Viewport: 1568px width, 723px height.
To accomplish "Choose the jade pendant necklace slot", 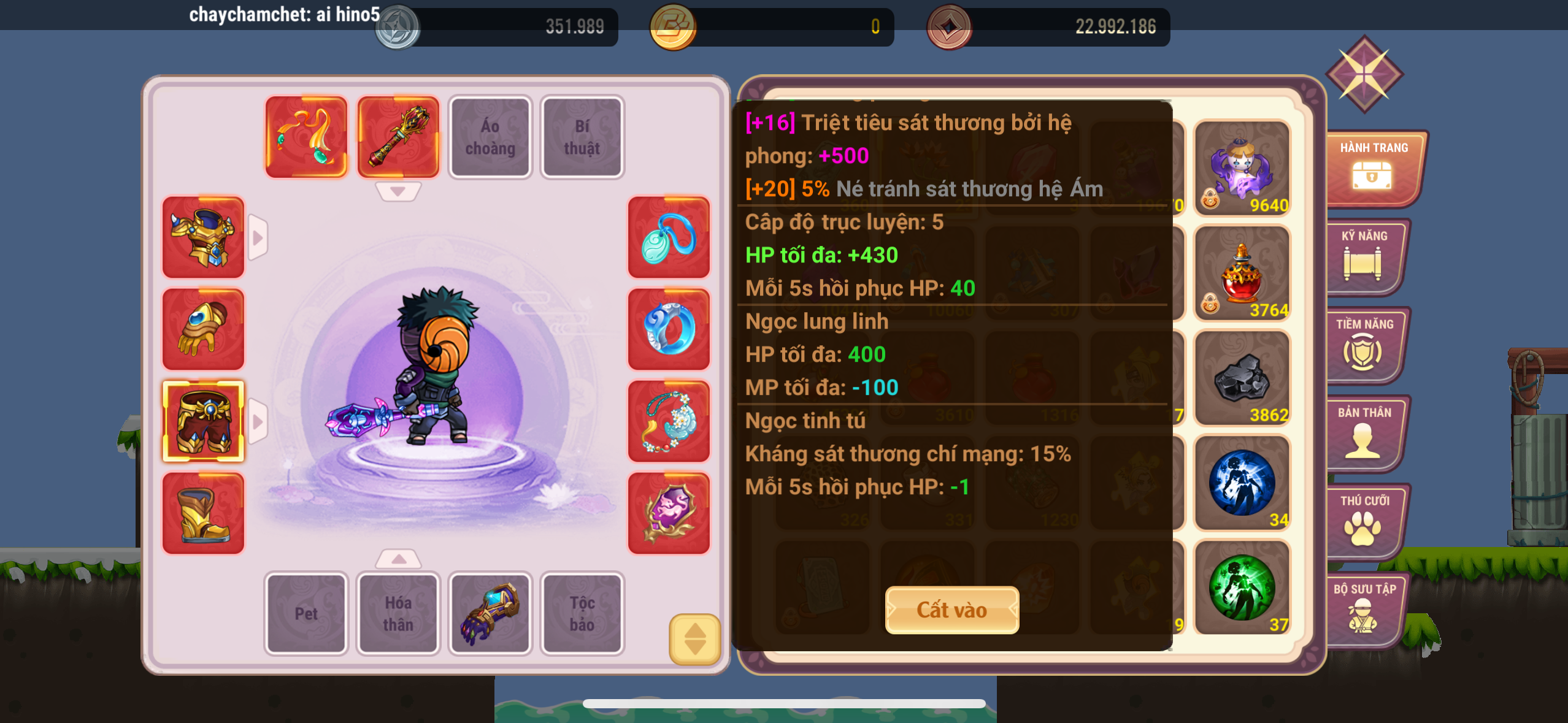I will tap(669, 237).
